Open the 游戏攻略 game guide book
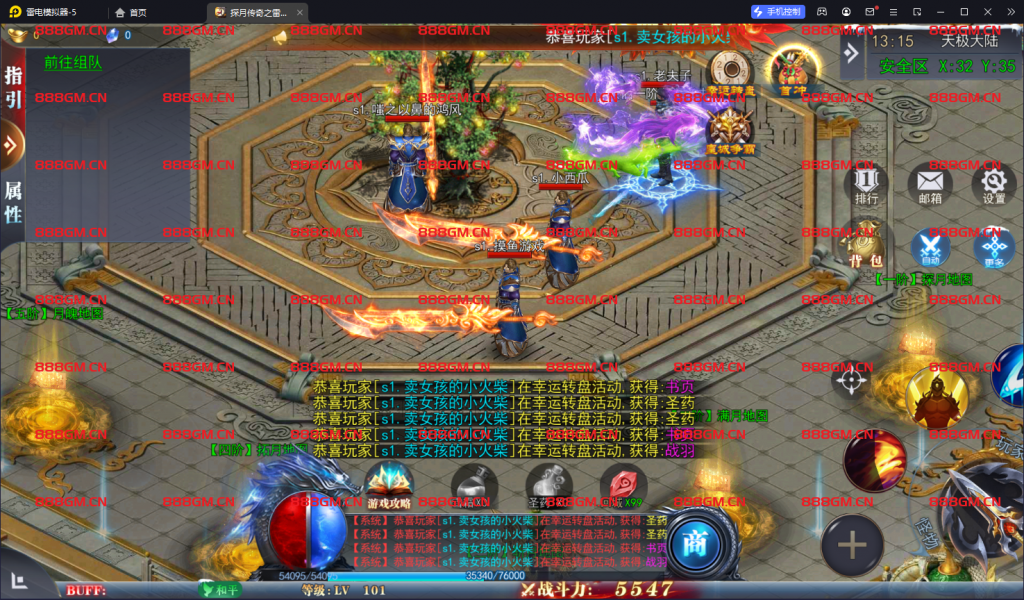Image resolution: width=1024 pixels, height=600 pixels. (x=390, y=486)
